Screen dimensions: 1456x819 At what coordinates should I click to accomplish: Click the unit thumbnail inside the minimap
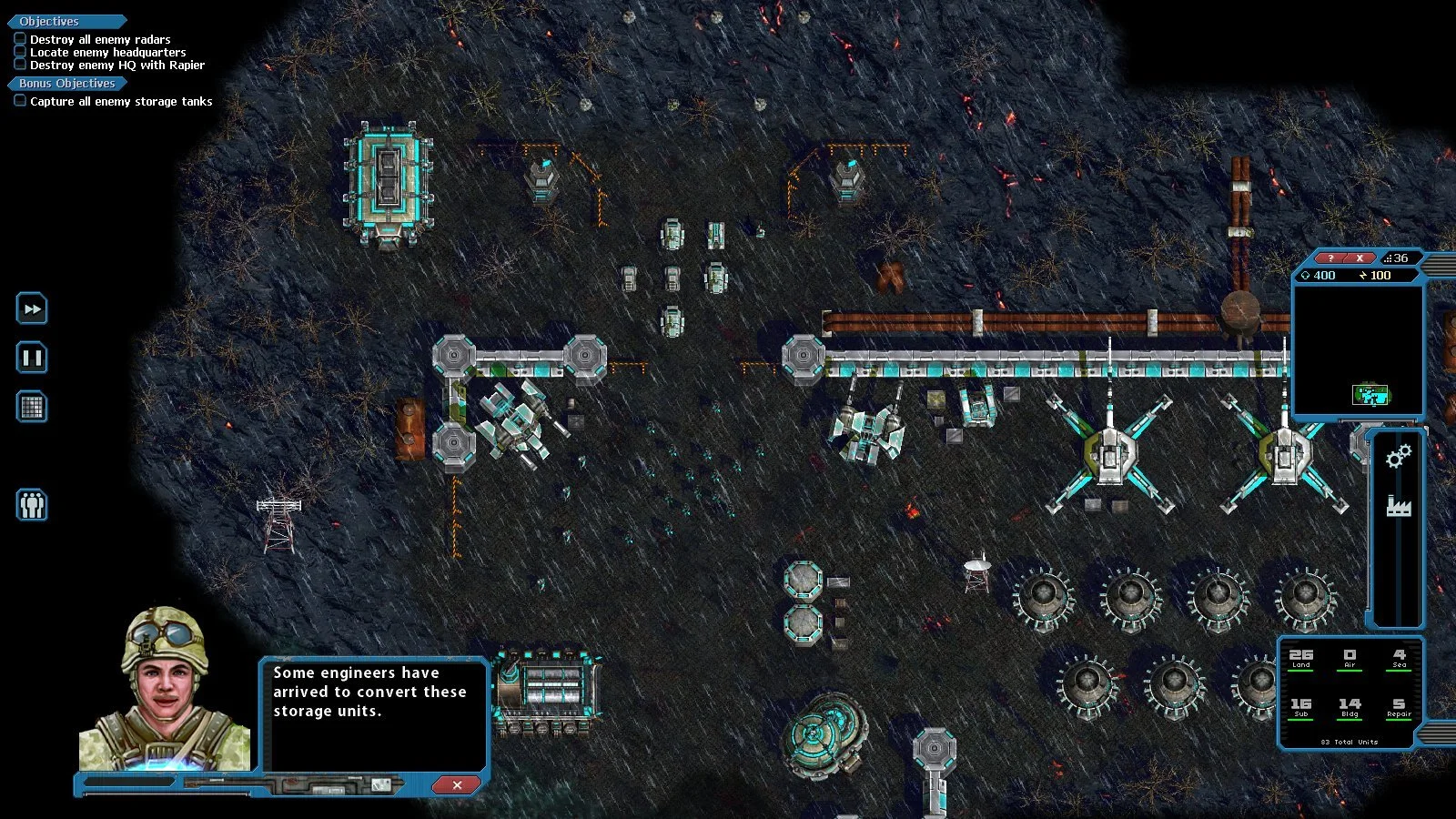coord(1369,397)
